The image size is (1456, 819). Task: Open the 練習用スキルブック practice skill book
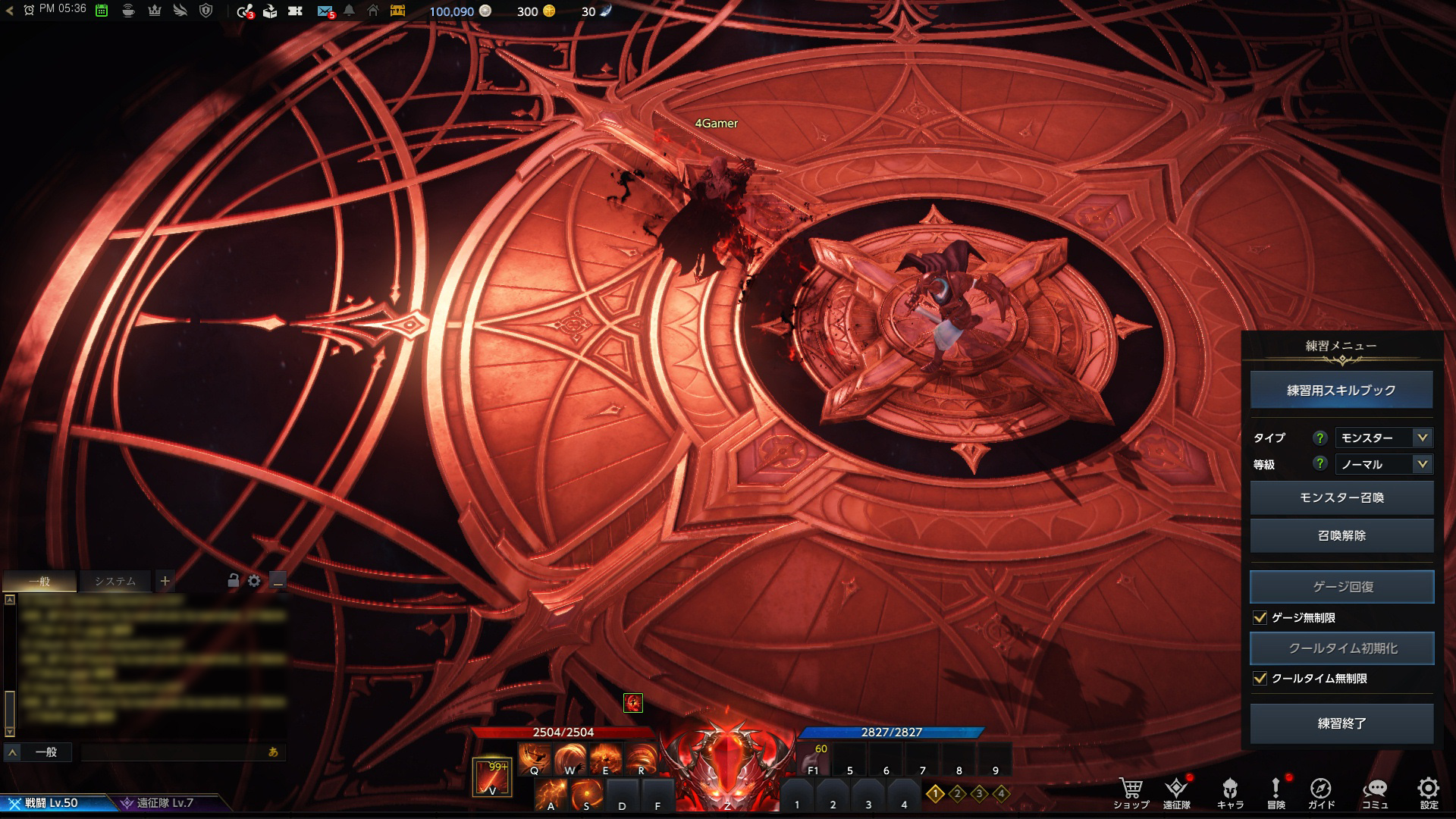click(1341, 390)
